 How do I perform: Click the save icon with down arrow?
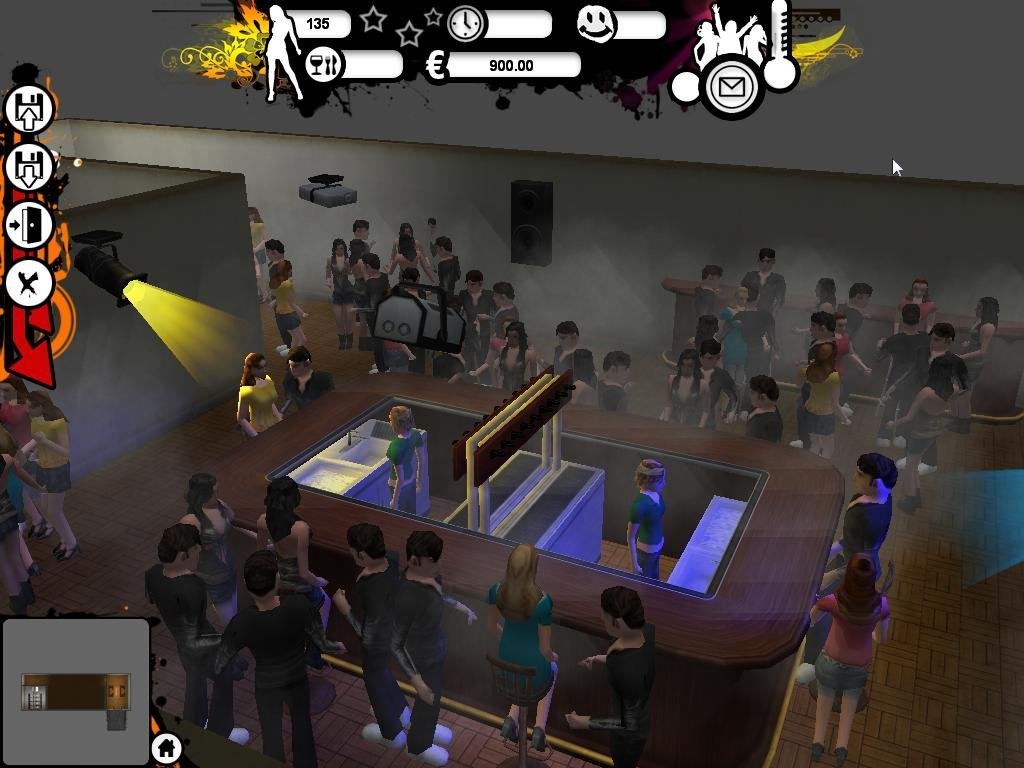pyautogui.click(x=29, y=167)
